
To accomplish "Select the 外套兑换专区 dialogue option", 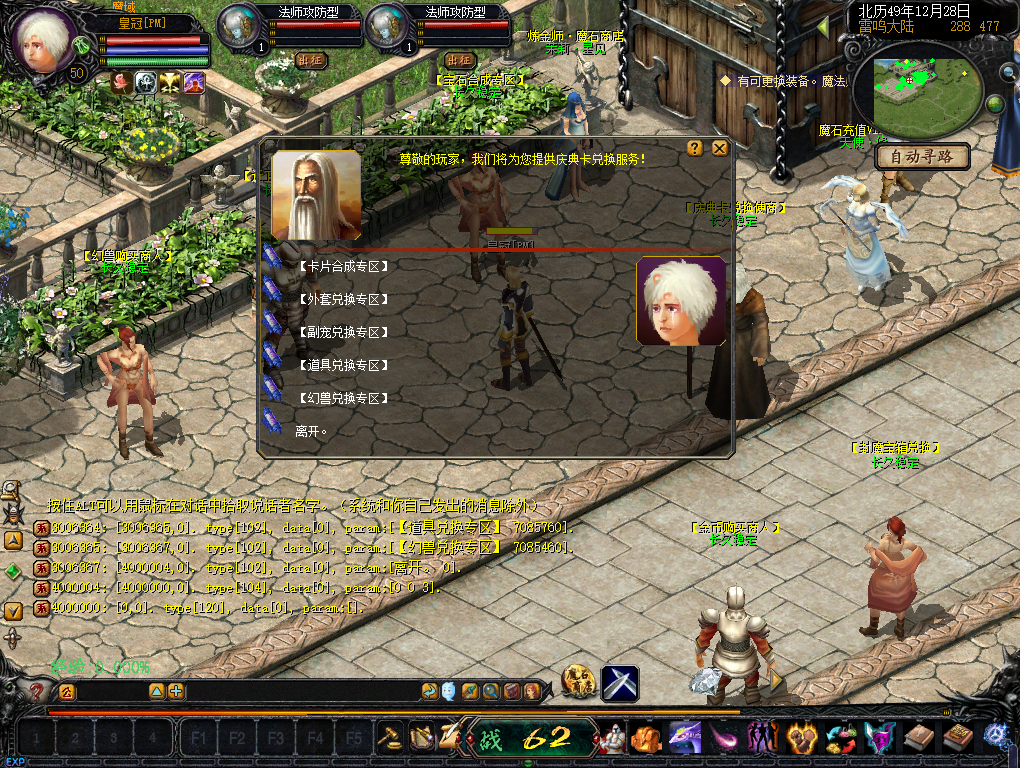I will [x=342, y=299].
